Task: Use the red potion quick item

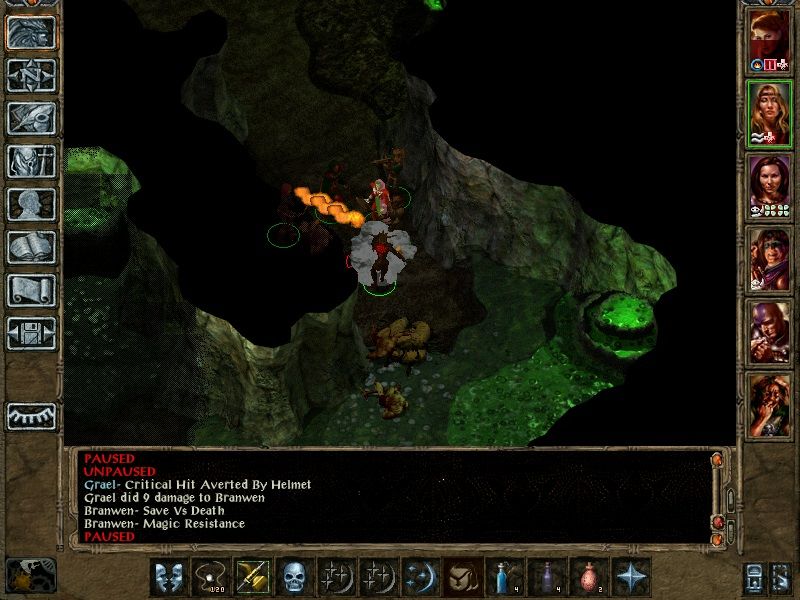Action: pos(588,578)
